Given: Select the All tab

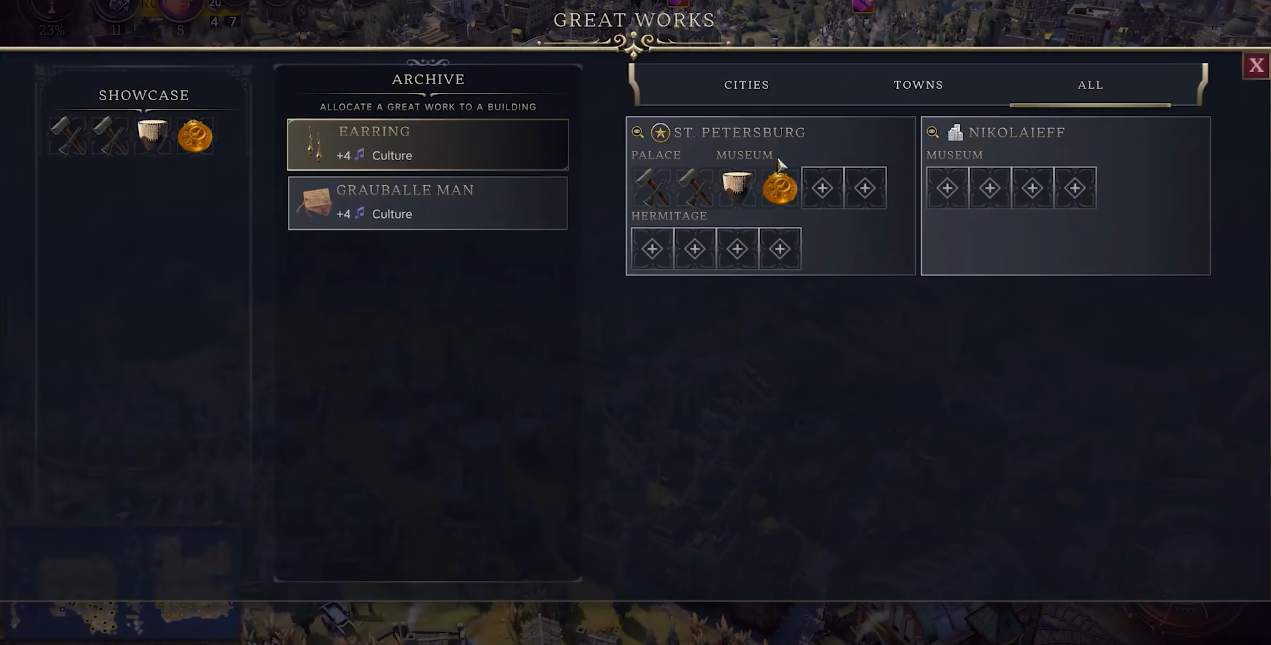Looking at the screenshot, I should pos(1090,85).
